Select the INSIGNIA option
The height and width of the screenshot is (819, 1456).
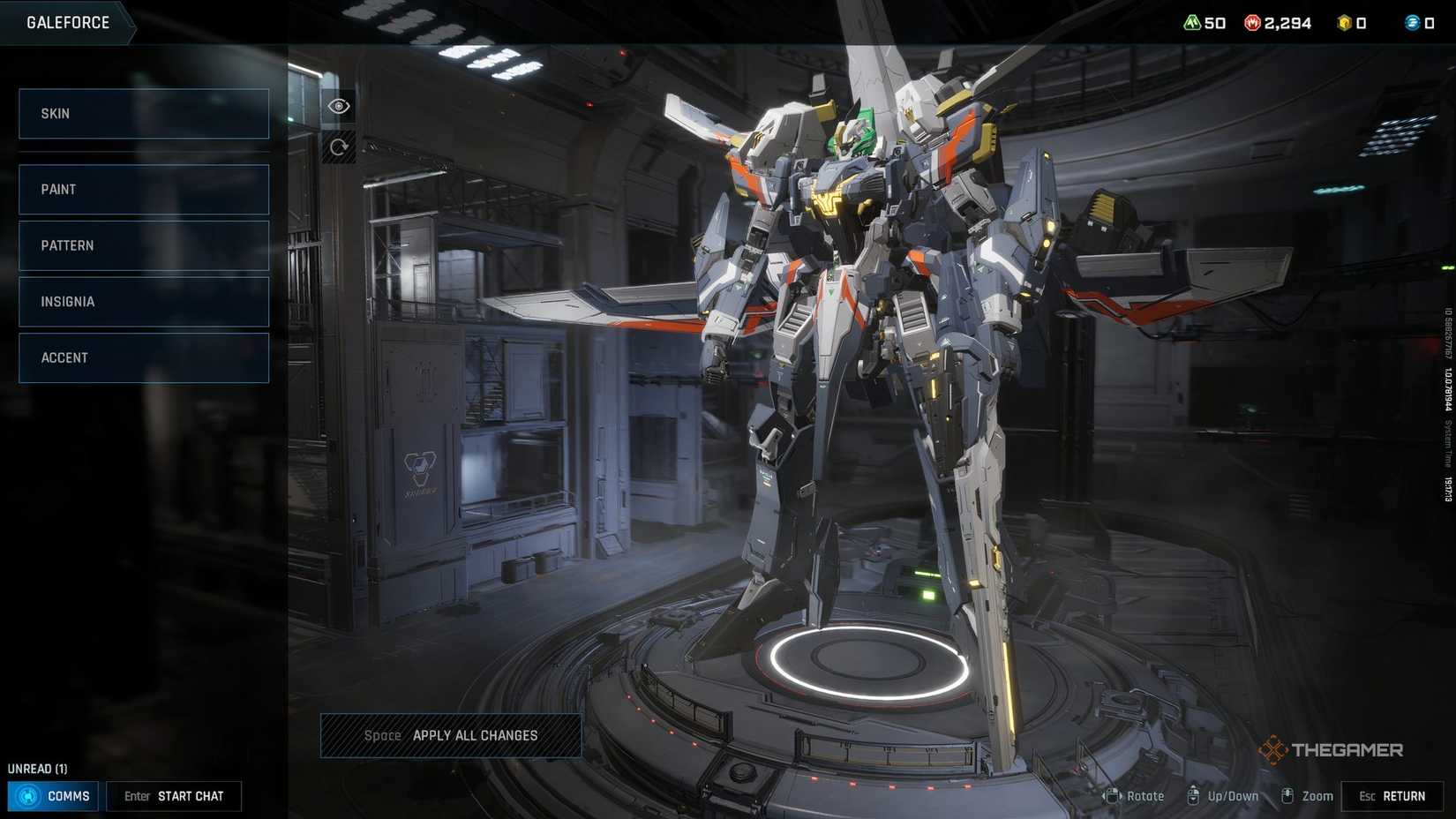tap(143, 301)
